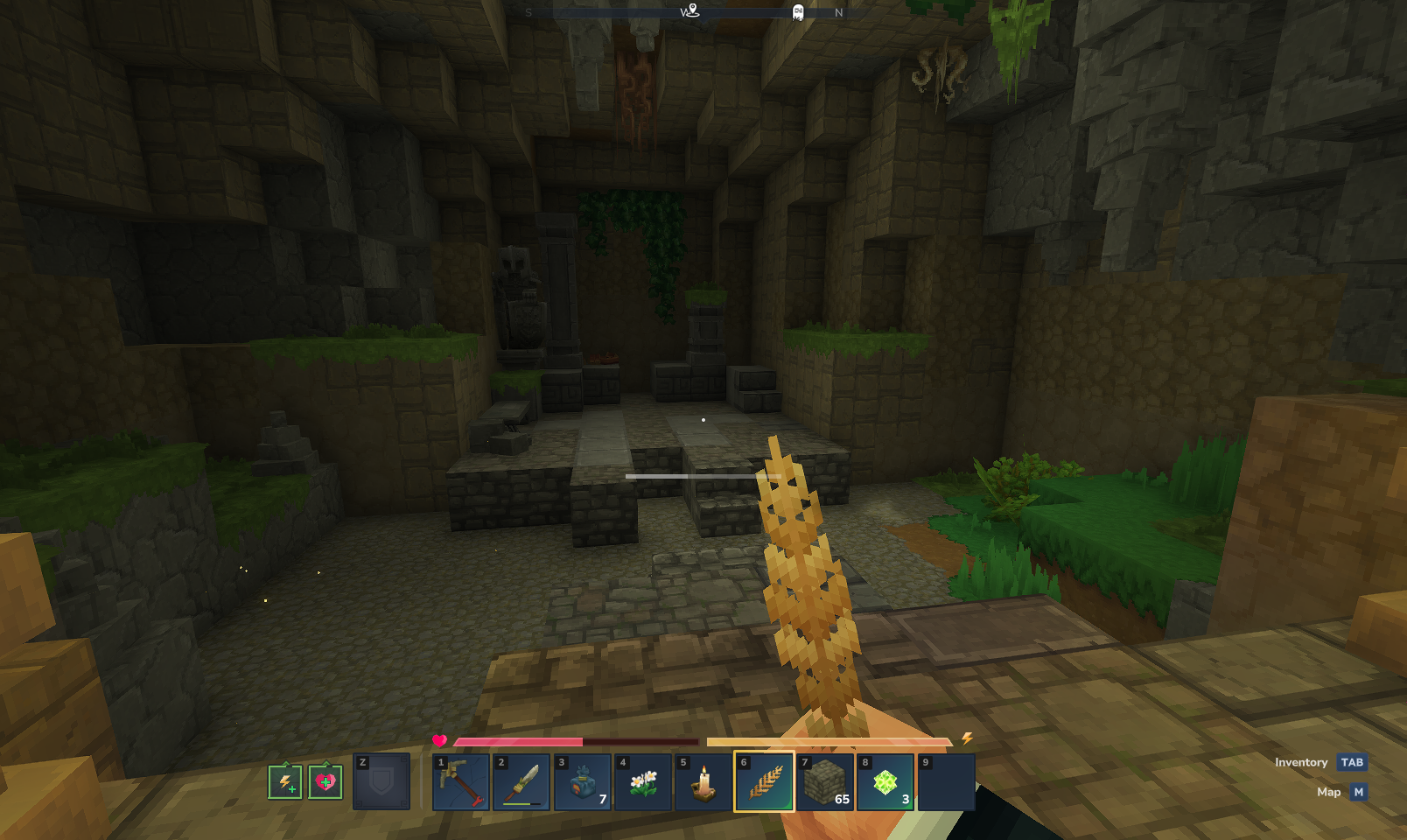Click the lightning icon beside the stamina bar
Image resolution: width=1407 pixels, height=840 pixels.
click(966, 739)
